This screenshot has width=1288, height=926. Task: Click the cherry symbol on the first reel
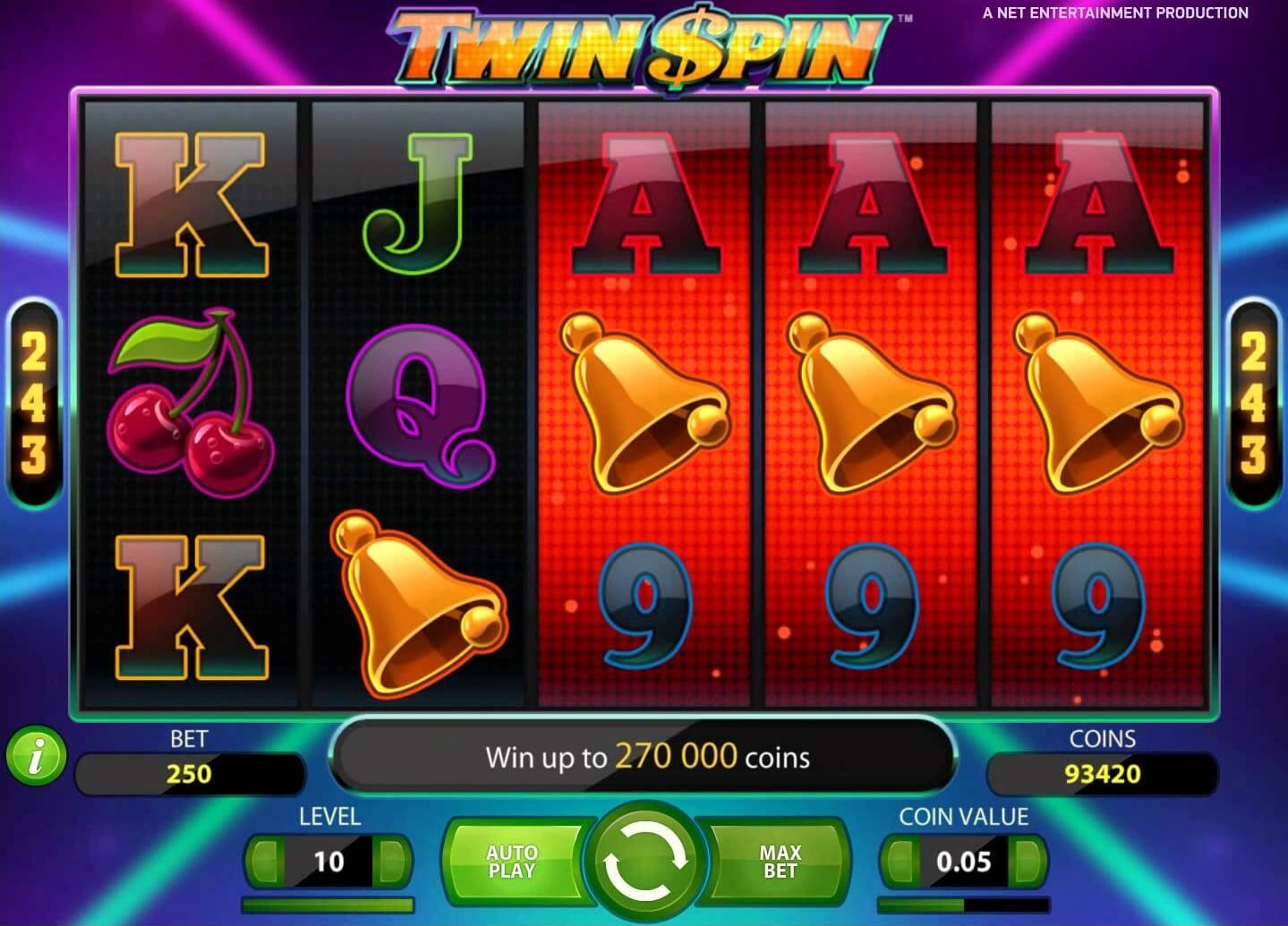[x=191, y=403]
